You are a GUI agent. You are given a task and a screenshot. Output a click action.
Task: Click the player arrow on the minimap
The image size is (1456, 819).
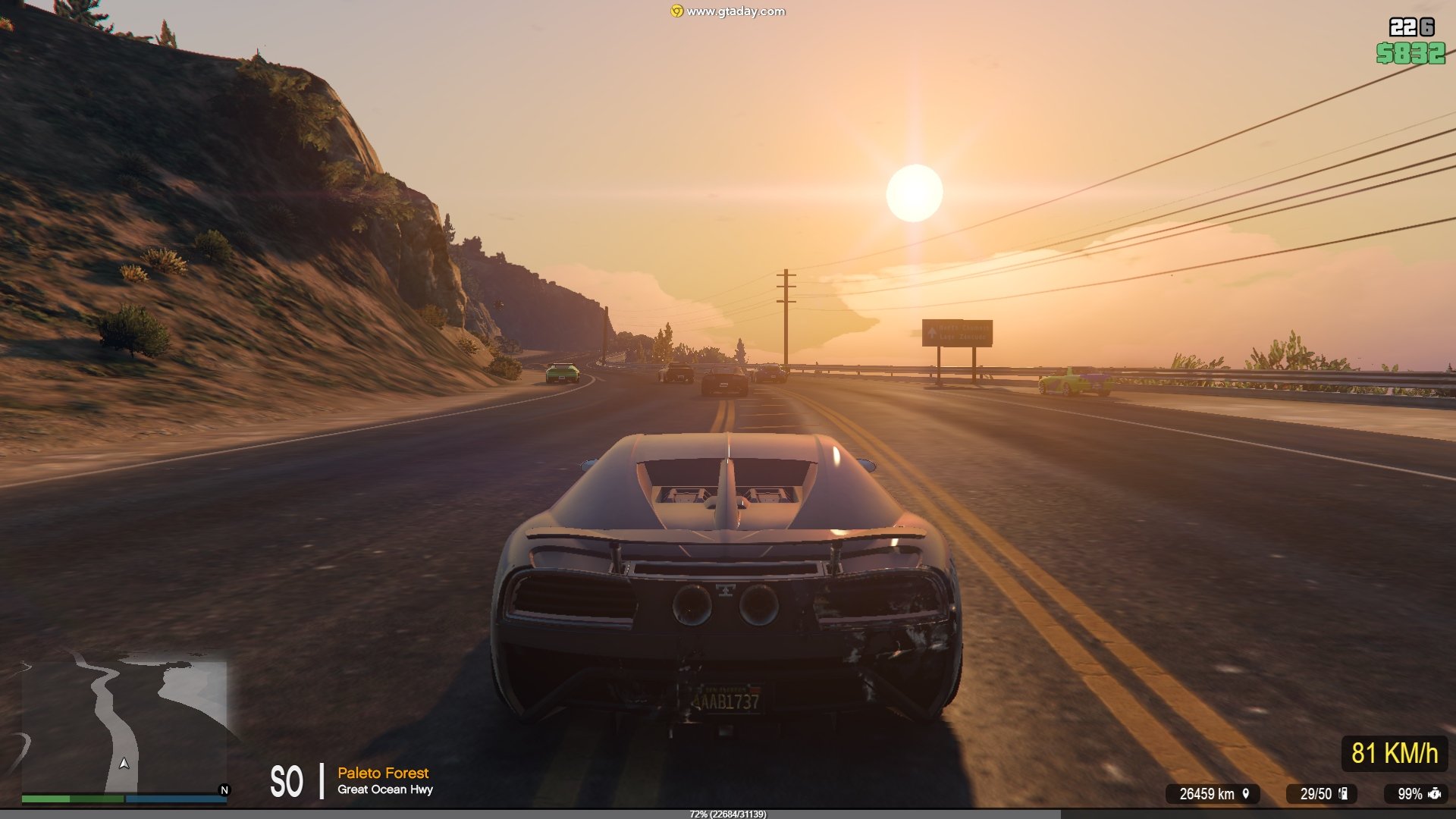[x=124, y=763]
